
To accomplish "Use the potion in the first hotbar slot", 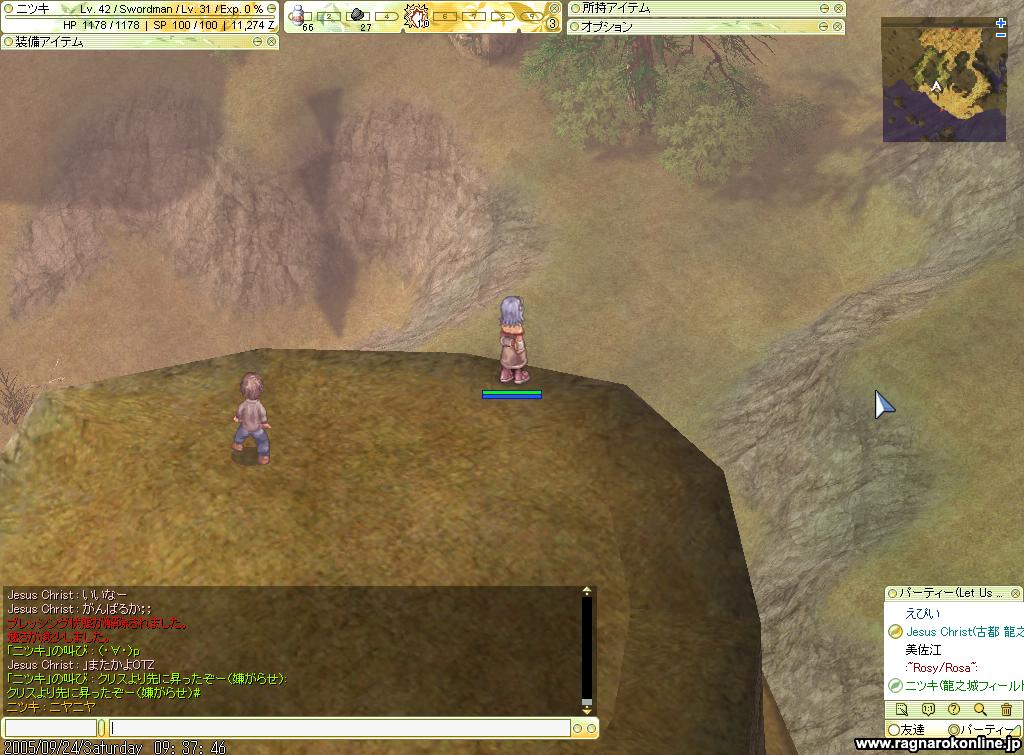I will point(300,15).
